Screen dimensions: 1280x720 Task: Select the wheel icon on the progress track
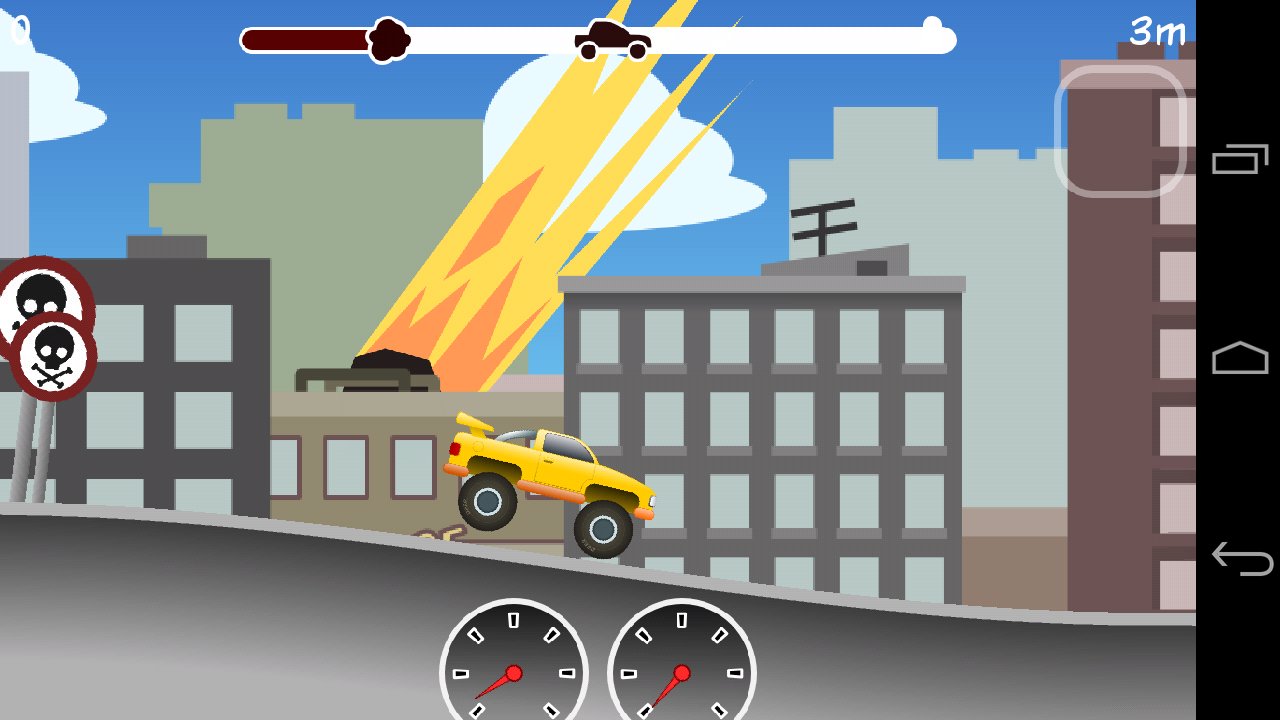(x=388, y=40)
